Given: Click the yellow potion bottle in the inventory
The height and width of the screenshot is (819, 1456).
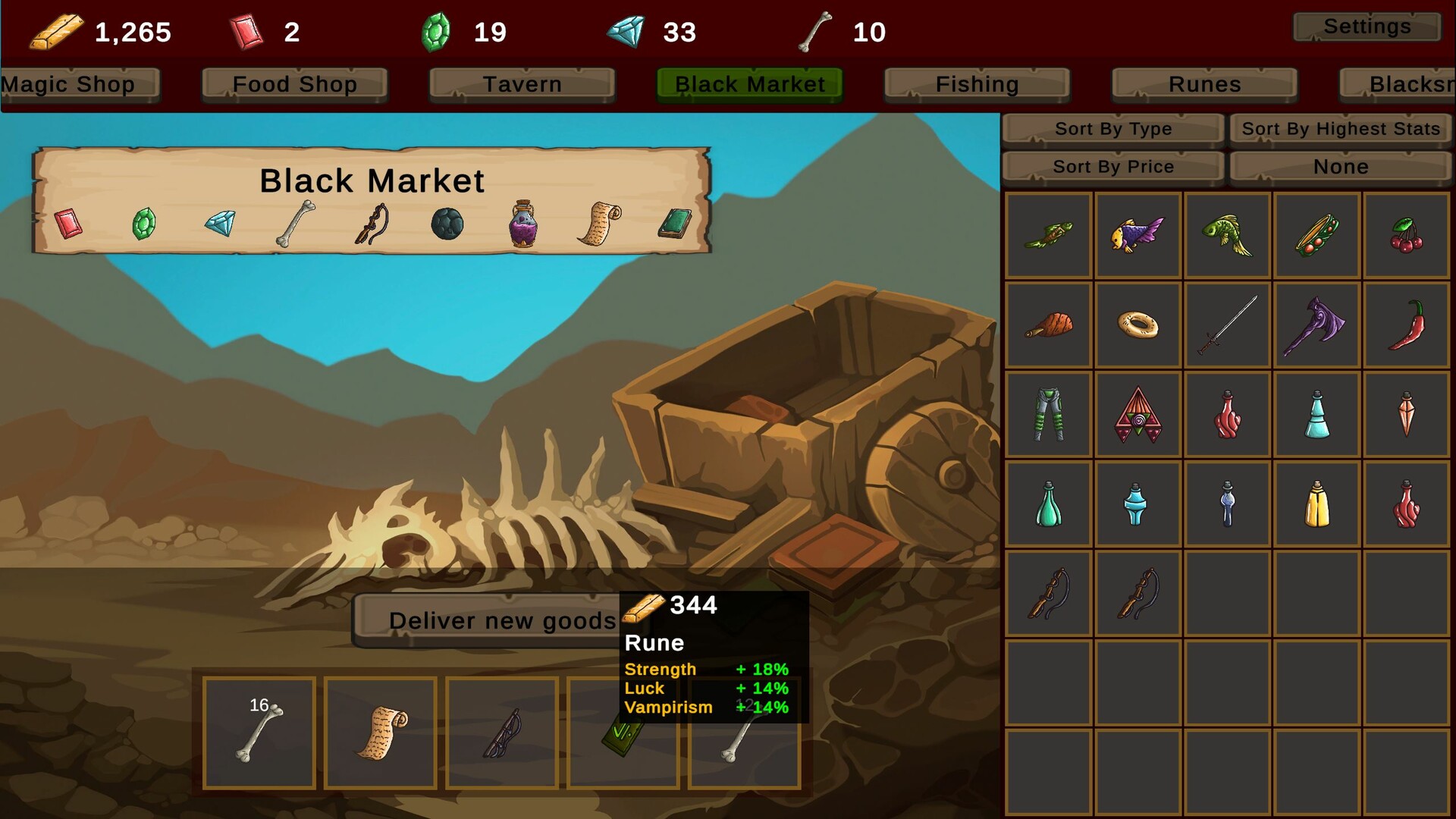Looking at the screenshot, I should 1316,503.
